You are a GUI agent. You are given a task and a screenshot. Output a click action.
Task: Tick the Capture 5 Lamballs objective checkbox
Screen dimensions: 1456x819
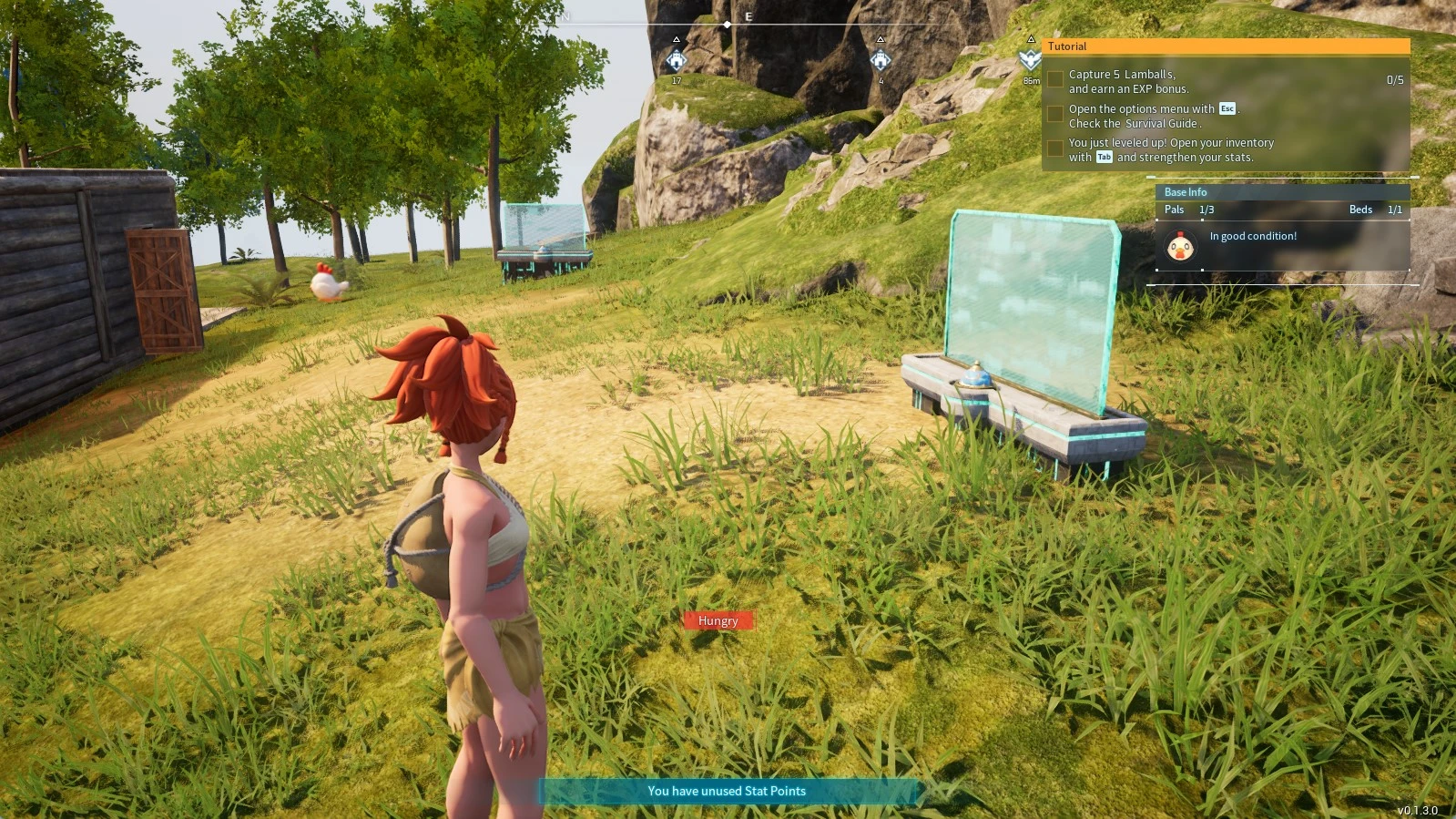(1055, 80)
